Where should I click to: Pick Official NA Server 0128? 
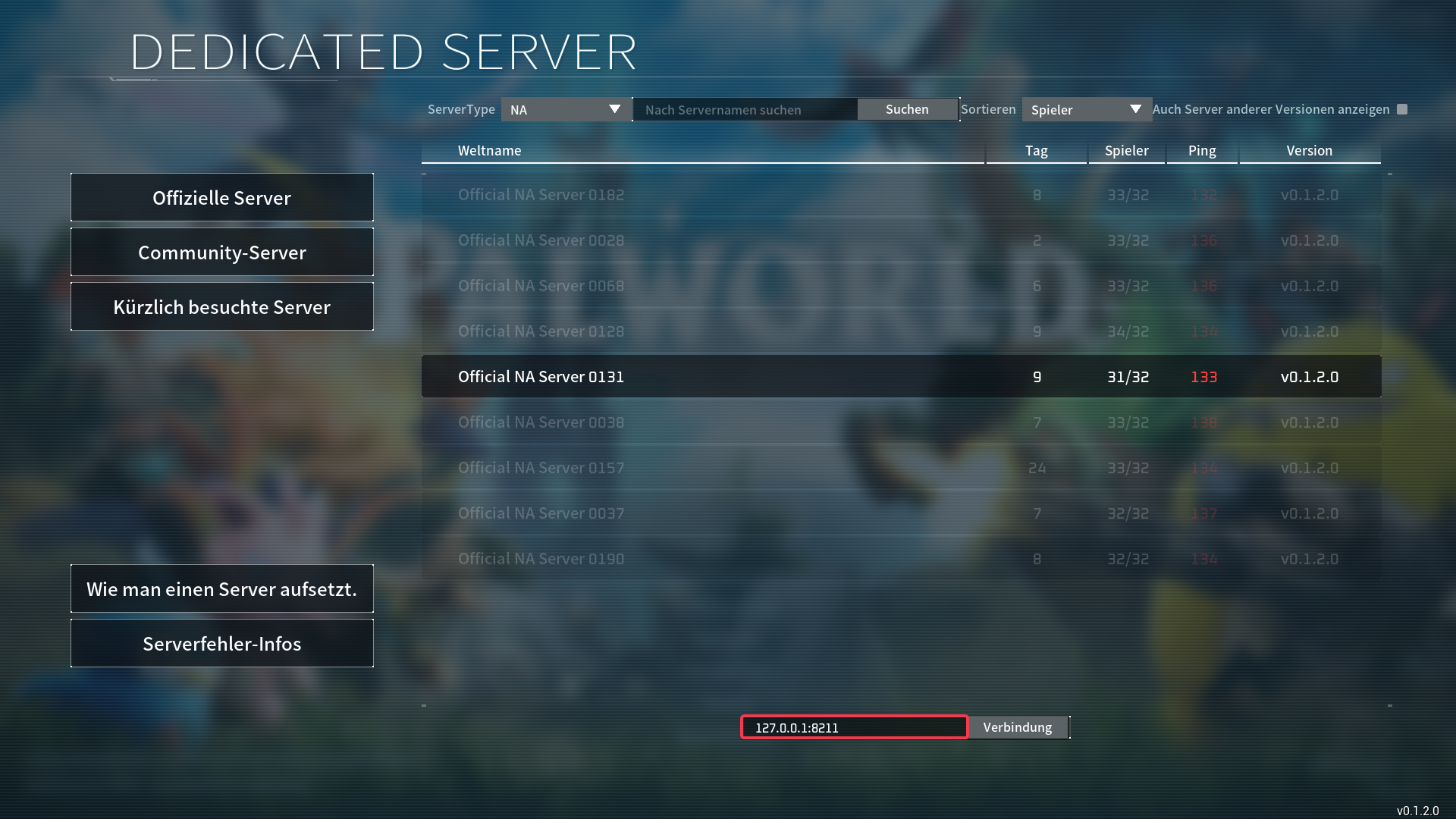pyautogui.click(x=901, y=331)
